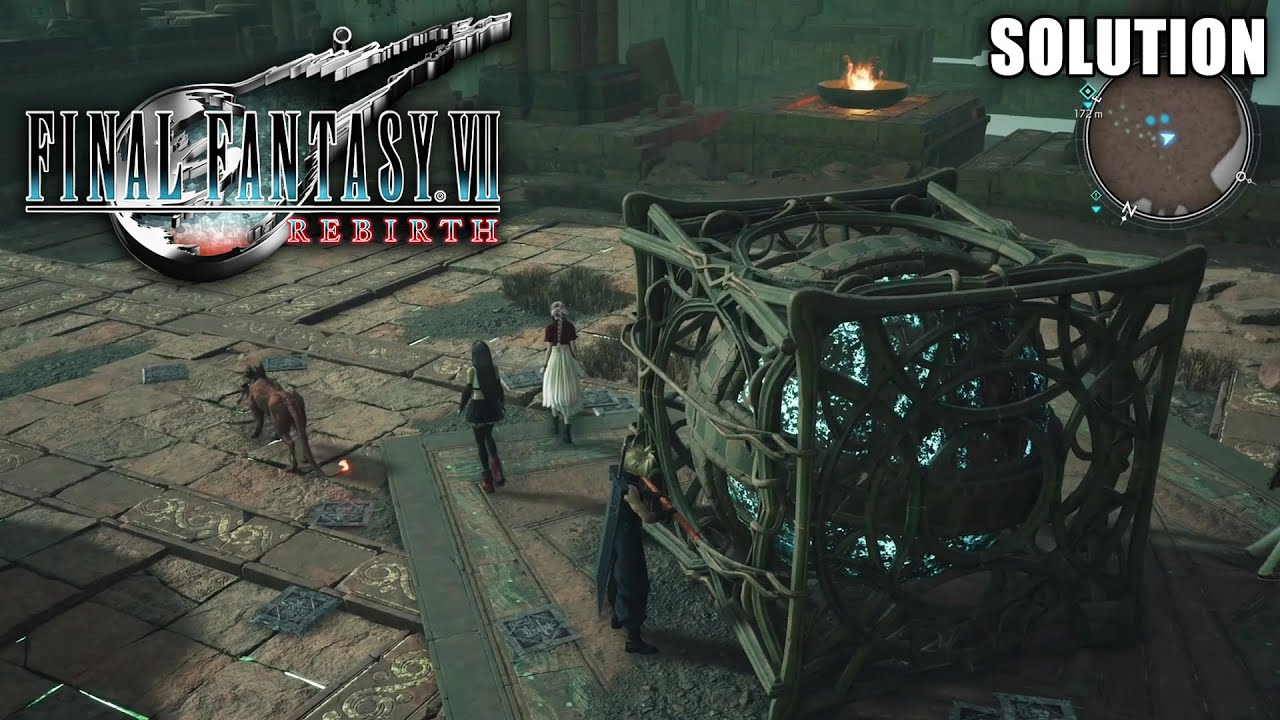
Task: Click the right blue dot objective on the minimap
Action: point(1164,118)
